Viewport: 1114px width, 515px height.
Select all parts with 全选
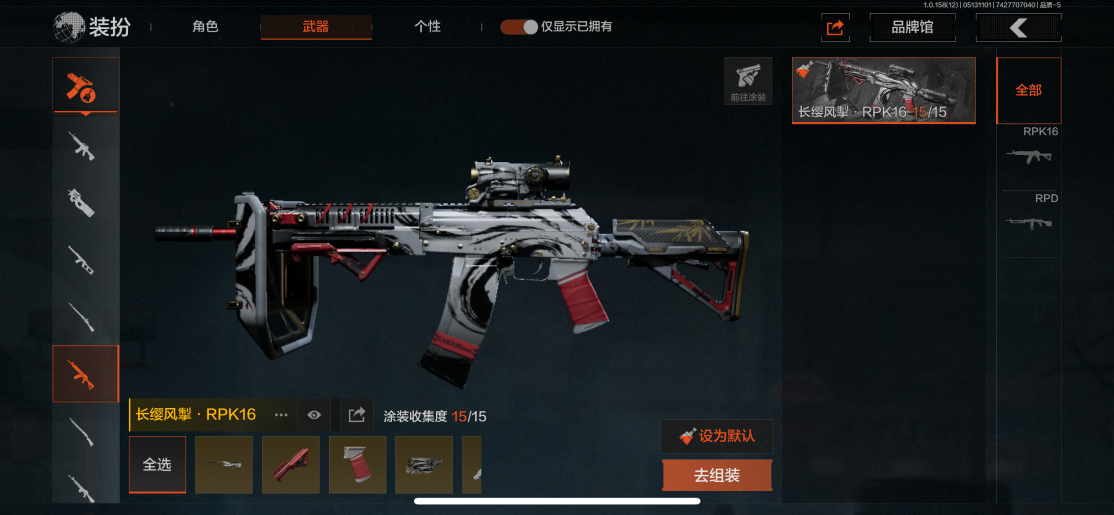click(157, 465)
